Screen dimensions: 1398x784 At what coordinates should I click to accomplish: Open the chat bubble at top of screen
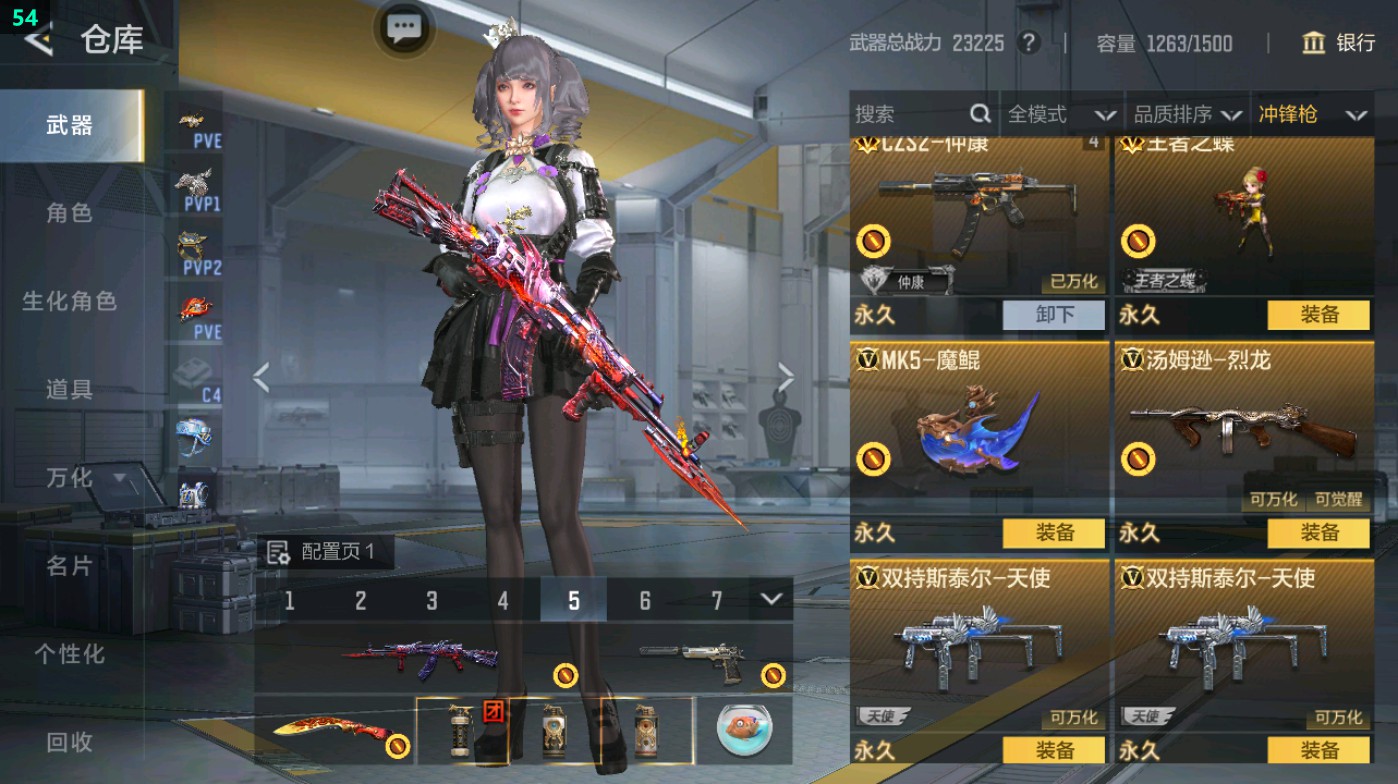pyautogui.click(x=403, y=28)
